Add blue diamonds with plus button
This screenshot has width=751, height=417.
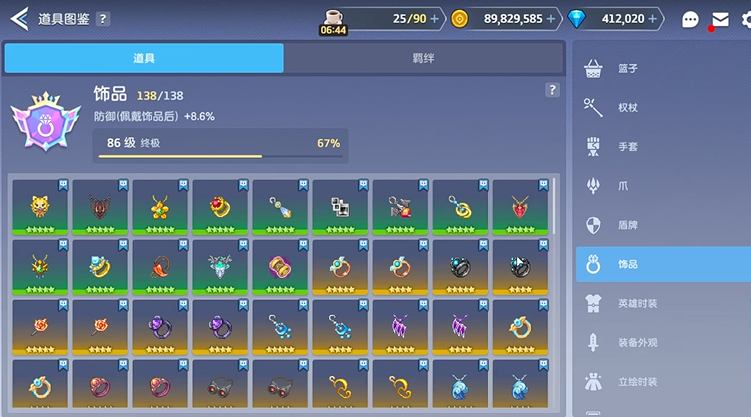pos(653,19)
